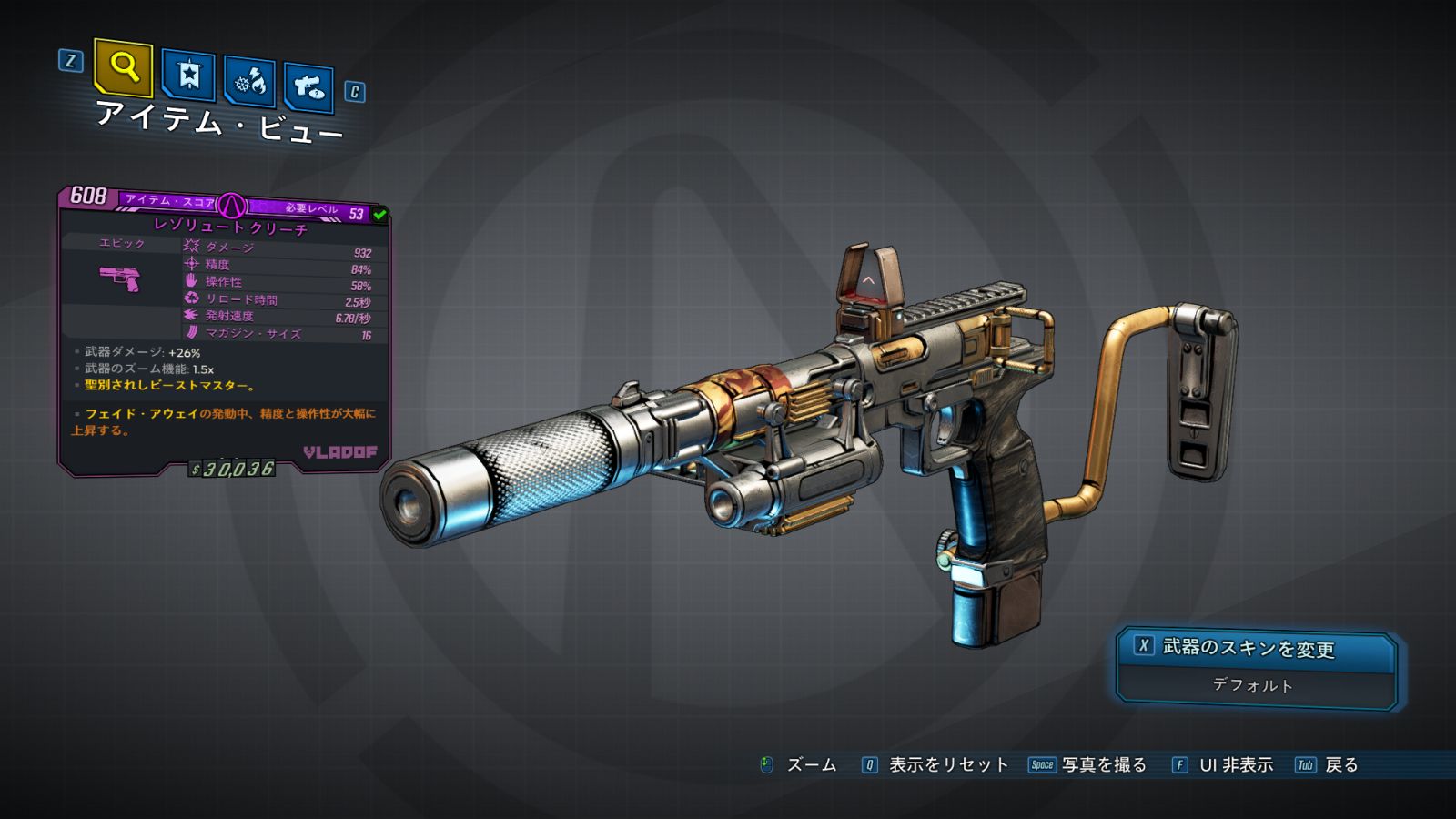Reset the view with 表示をリセット
Viewport: 1456px width, 819px height.
tap(947, 765)
